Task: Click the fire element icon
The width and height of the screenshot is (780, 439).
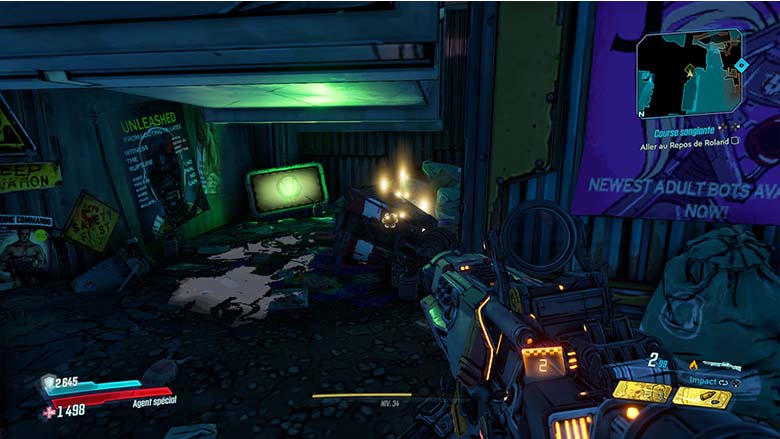Action: (693, 364)
